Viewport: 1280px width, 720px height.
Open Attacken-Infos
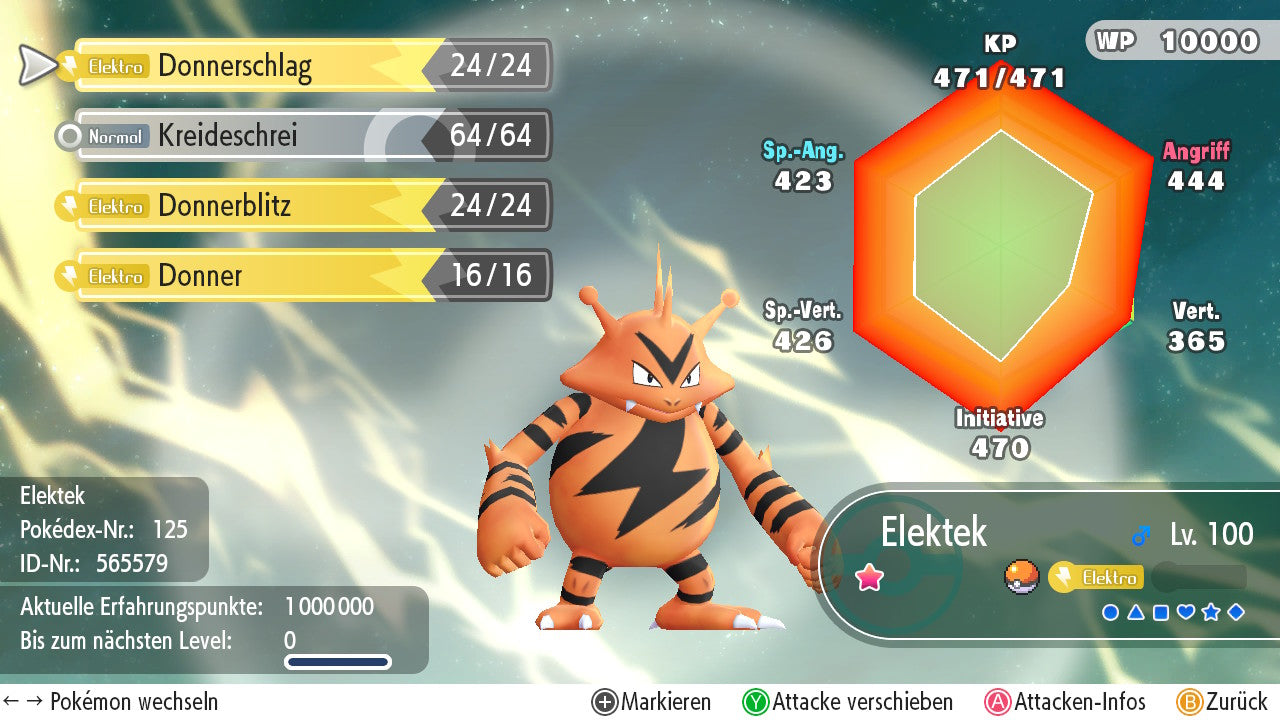pos(1066,702)
